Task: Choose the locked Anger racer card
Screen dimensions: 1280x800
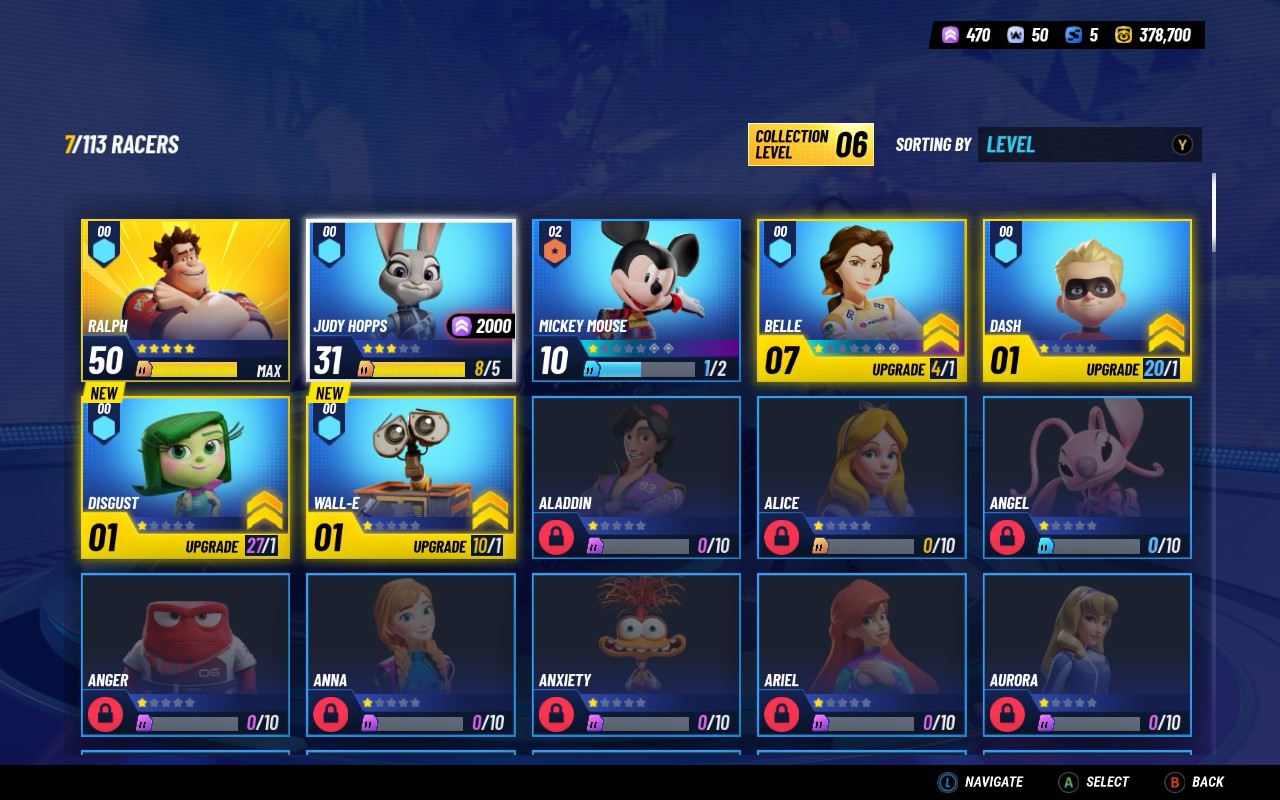Action: tap(185, 654)
